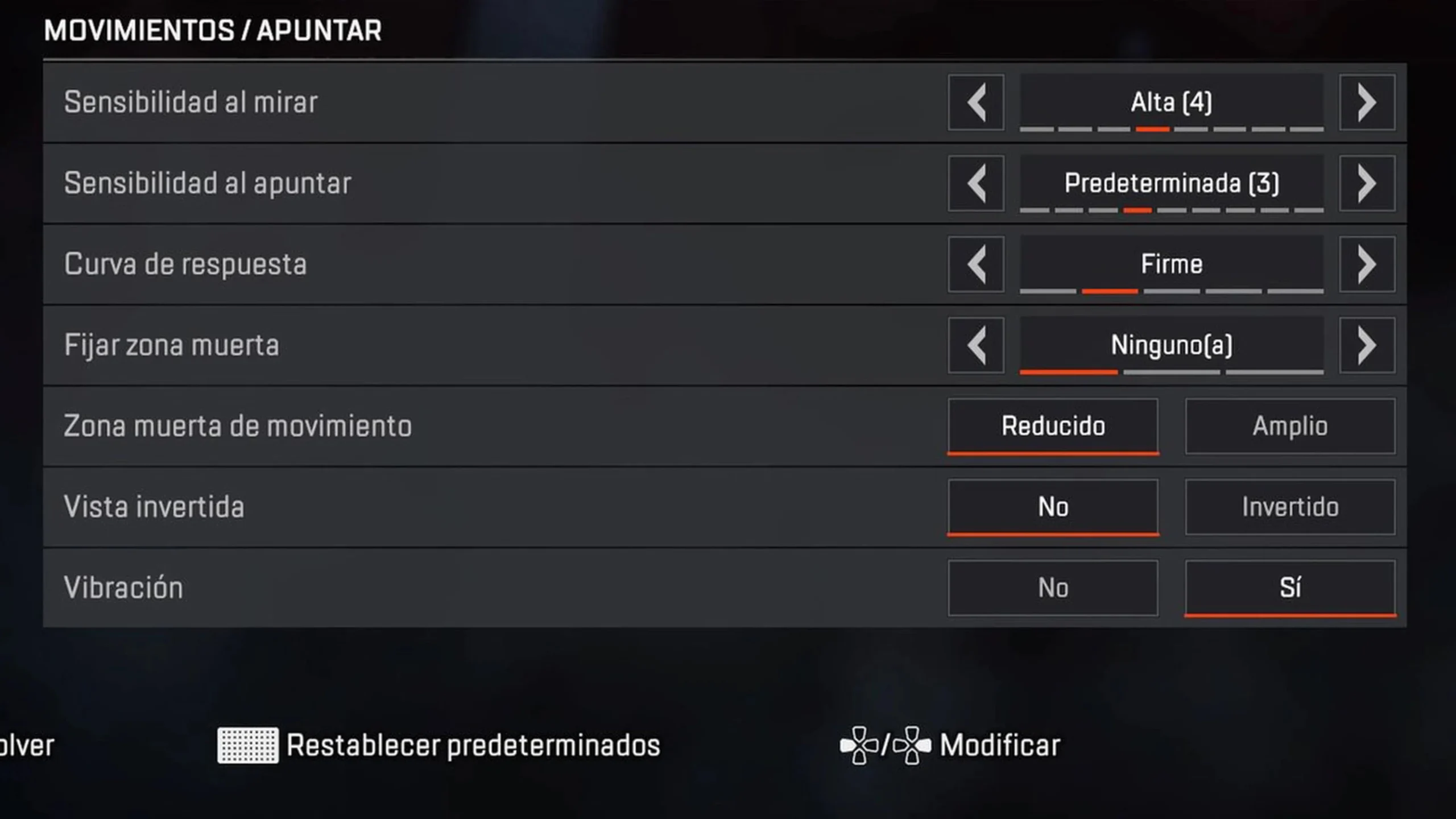Click the MOVIMIENTOS / APUNTAR header
Viewport: 1456px width, 819px height.
click(x=213, y=31)
